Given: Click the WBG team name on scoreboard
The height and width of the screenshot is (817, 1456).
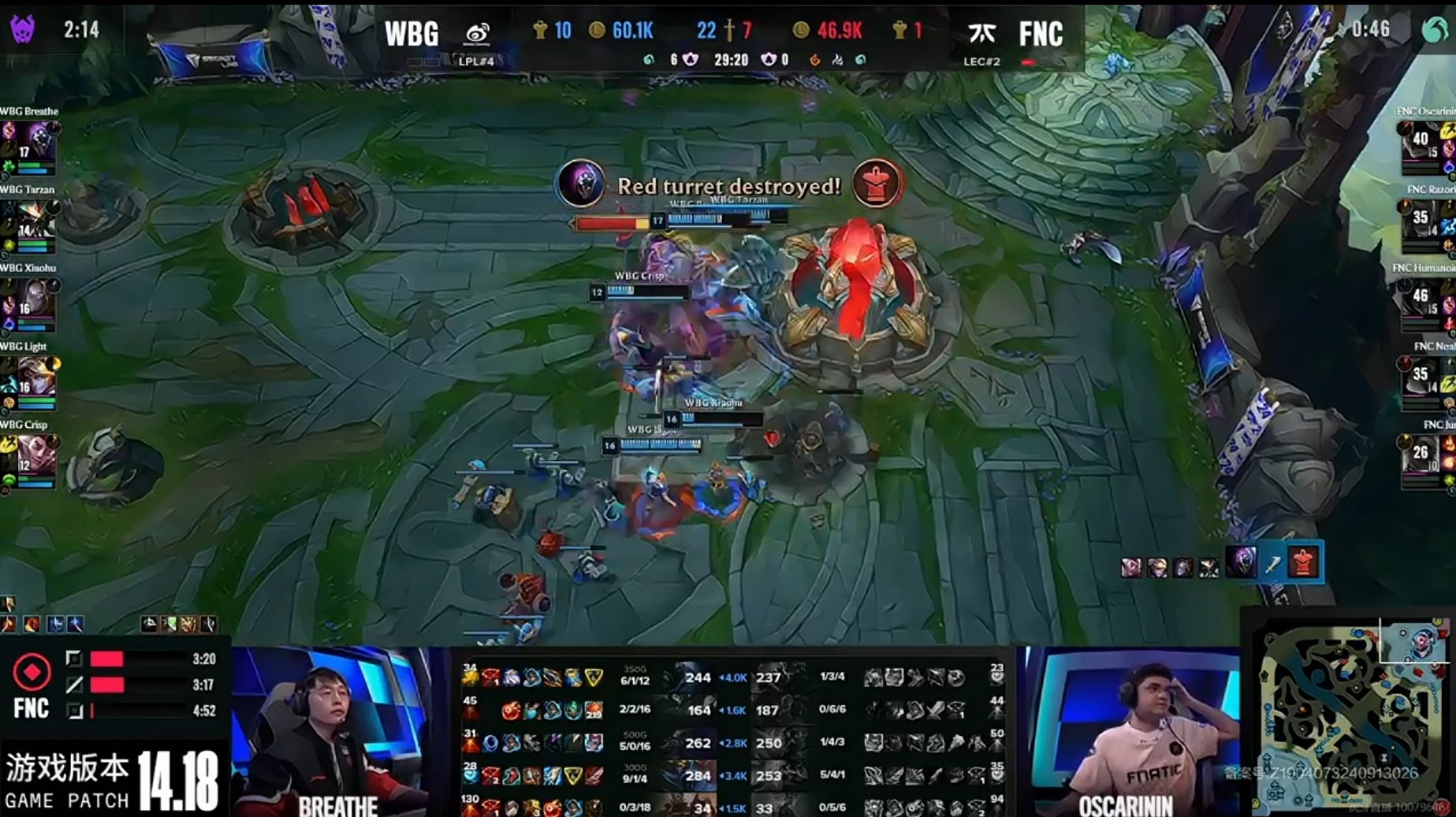Looking at the screenshot, I should 411,34.
